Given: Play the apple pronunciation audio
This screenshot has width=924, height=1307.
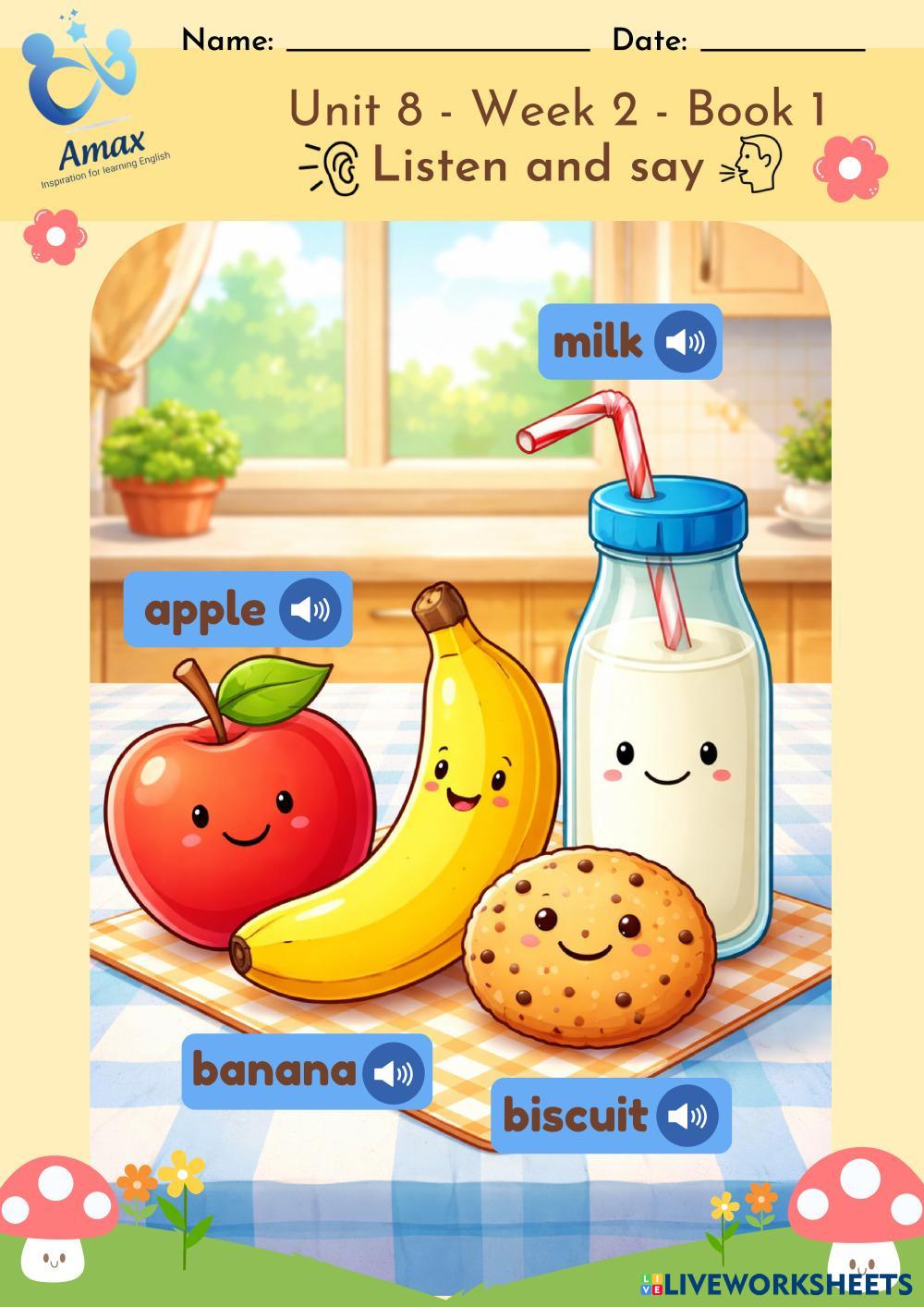Looking at the screenshot, I should coord(310,609).
